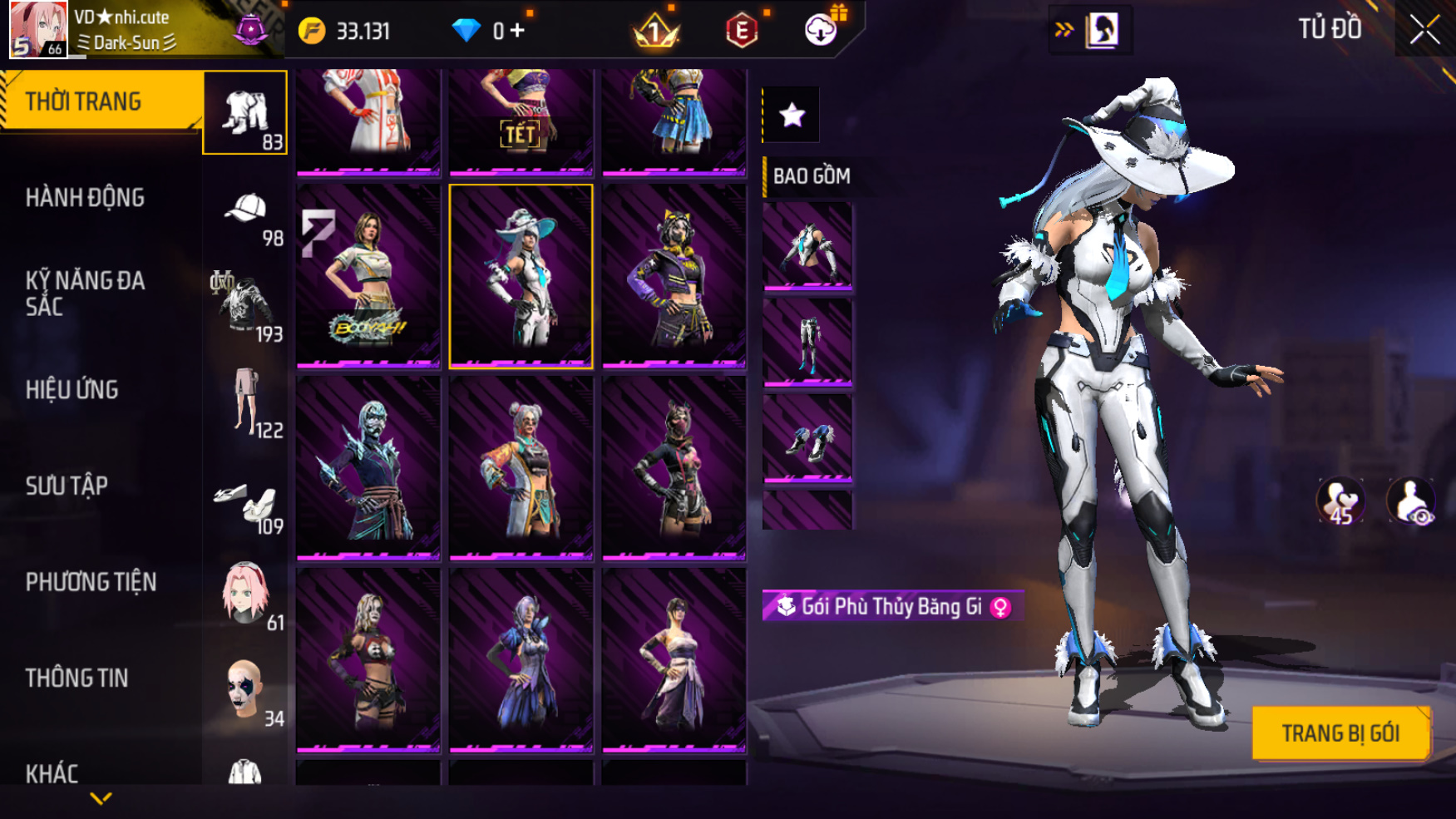Open the SƯU TẬP section
The image size is (1456, 819).
pyautogui.click(x=67, y=486)
